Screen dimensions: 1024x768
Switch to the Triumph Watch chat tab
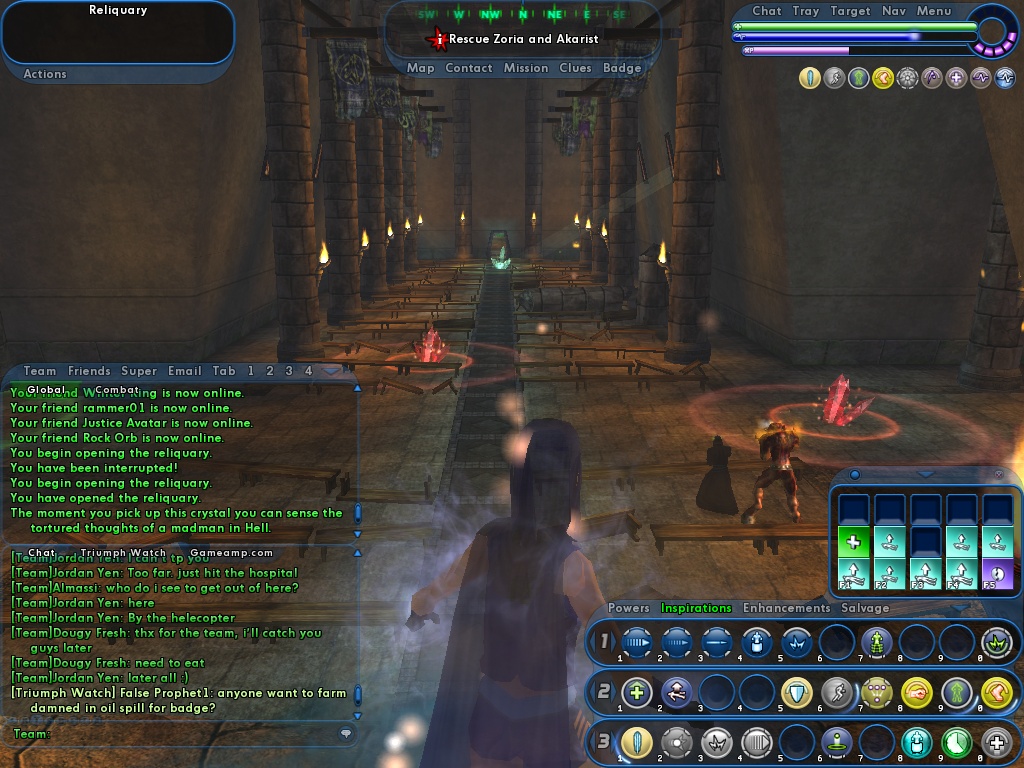[x=123, y=552]
